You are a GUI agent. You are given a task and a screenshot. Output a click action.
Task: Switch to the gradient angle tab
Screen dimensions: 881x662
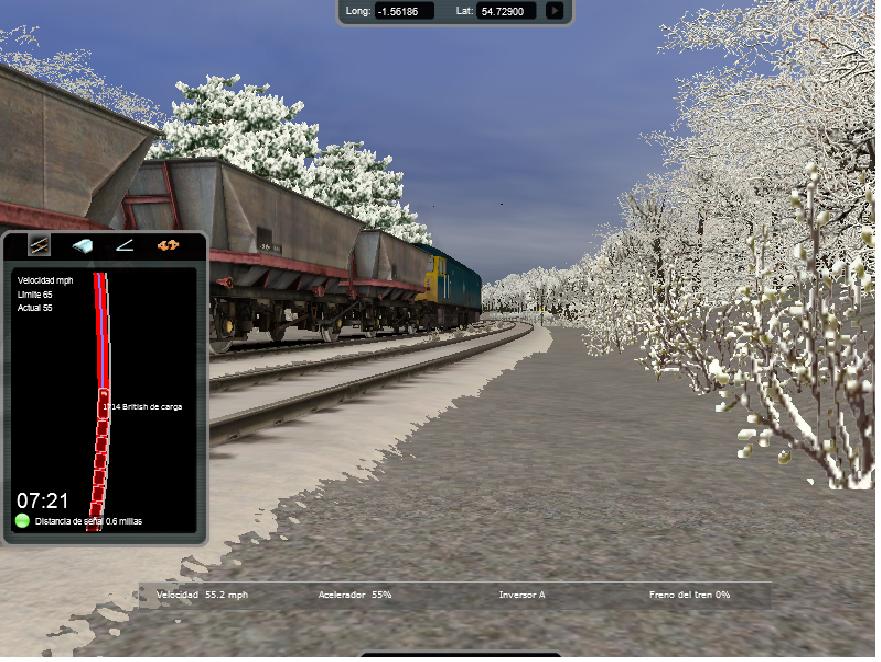(124, 246)
